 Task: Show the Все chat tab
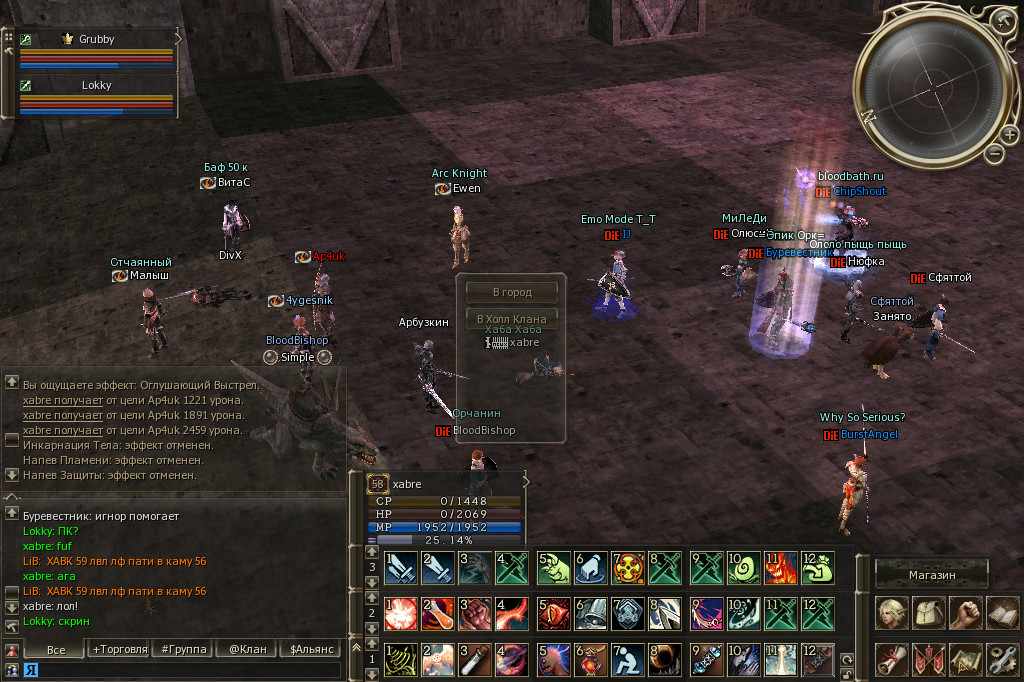click(x=56, y=649)
